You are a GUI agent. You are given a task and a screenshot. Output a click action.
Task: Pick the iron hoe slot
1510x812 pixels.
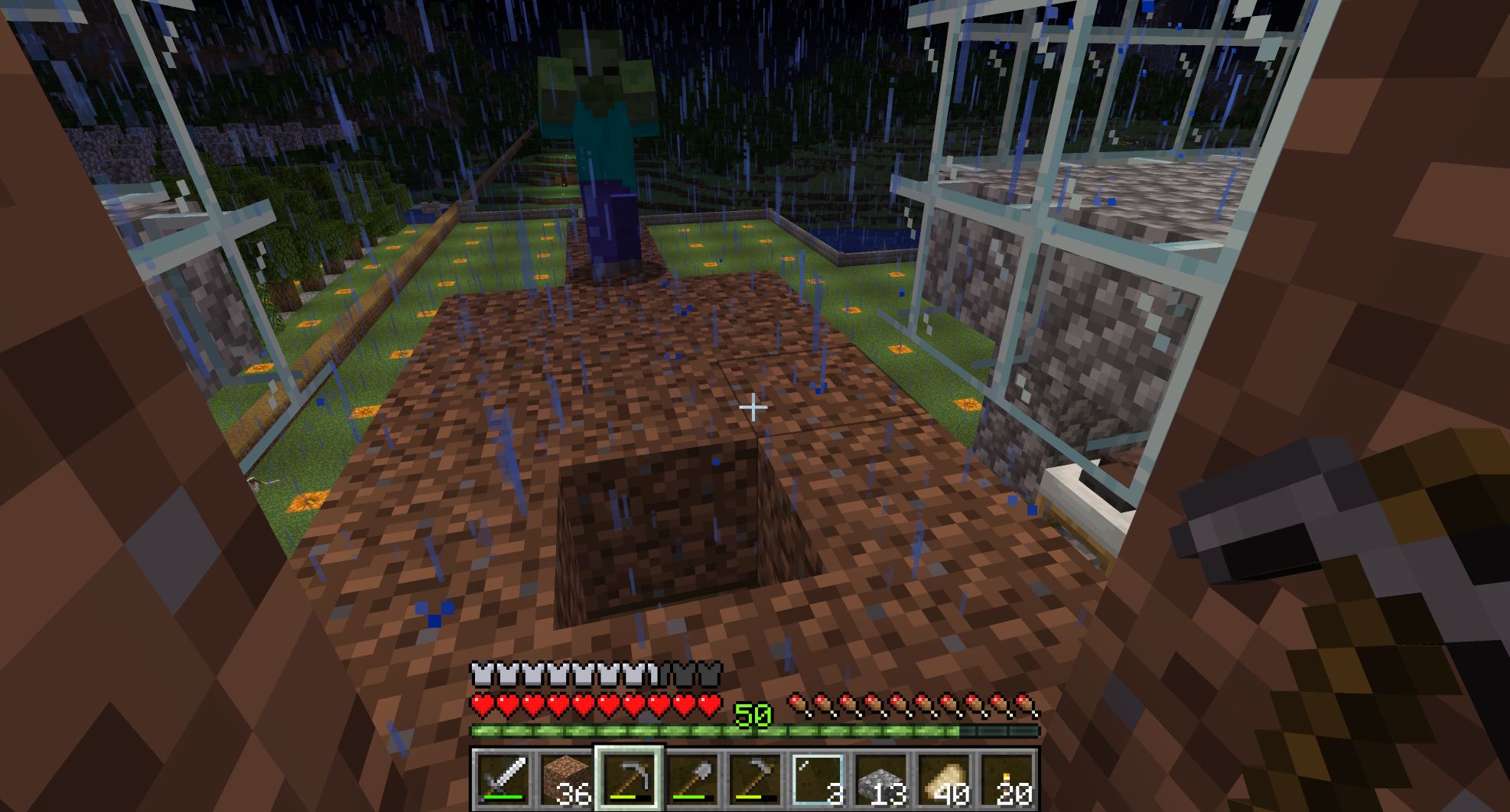[x=754, y=779]
